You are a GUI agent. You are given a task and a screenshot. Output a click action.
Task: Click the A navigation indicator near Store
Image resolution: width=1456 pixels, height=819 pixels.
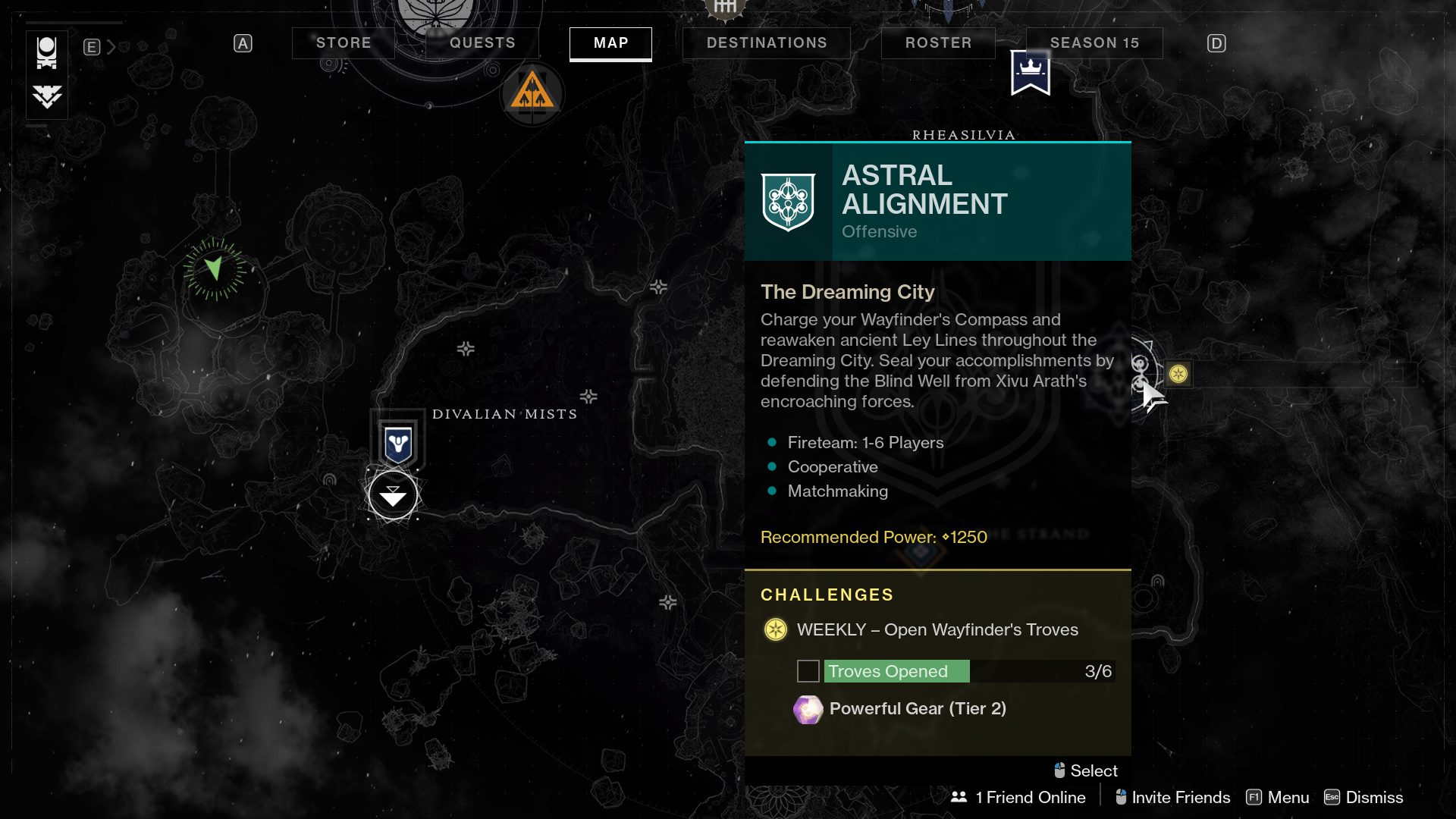pos(243,43)
